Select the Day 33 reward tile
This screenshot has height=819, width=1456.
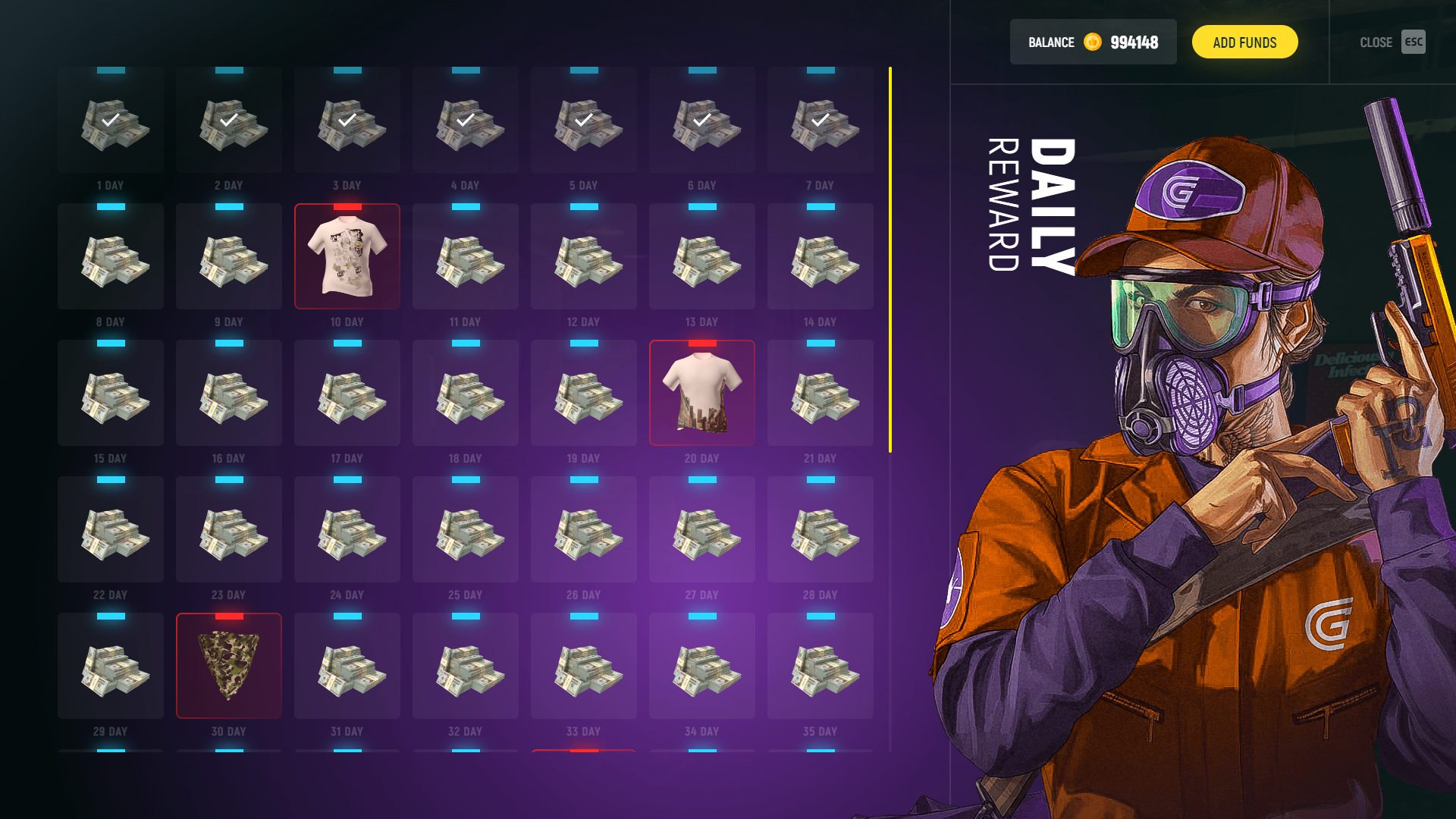click(x=583, y=665)
